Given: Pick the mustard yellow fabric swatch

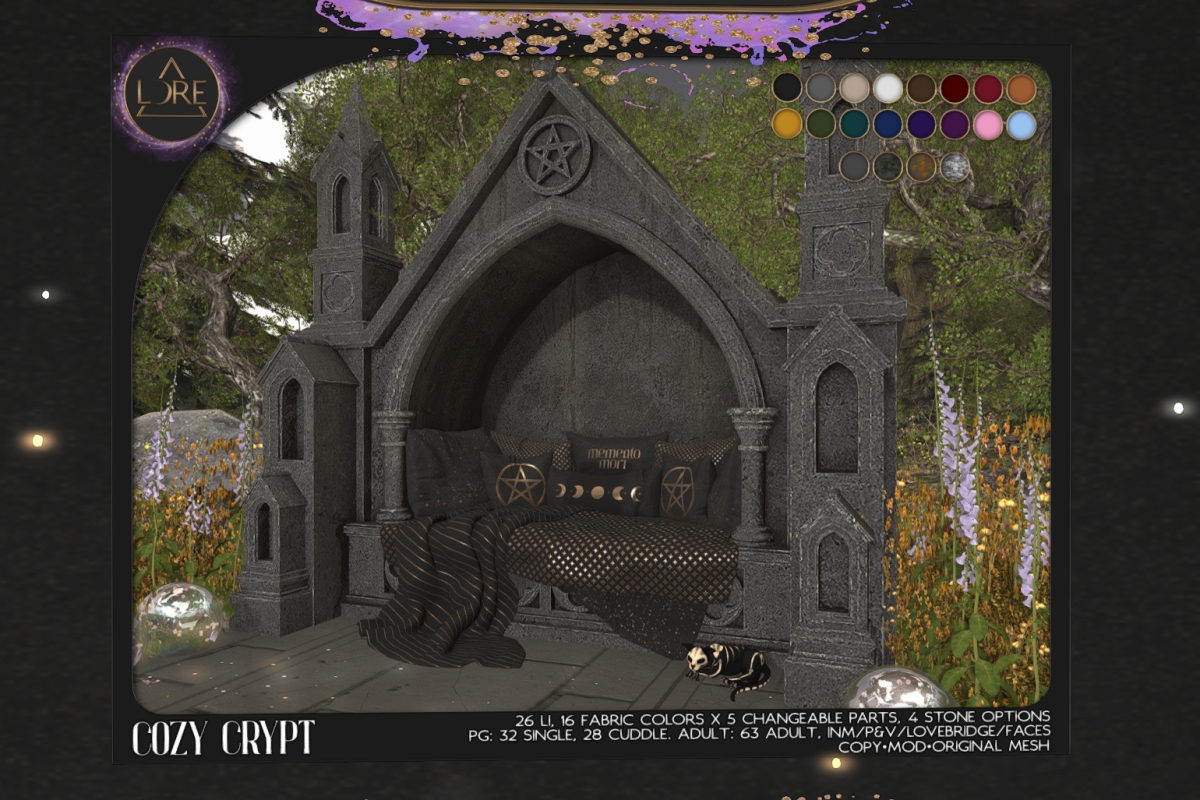Looking at the screenshot, I should click(788, 124).
